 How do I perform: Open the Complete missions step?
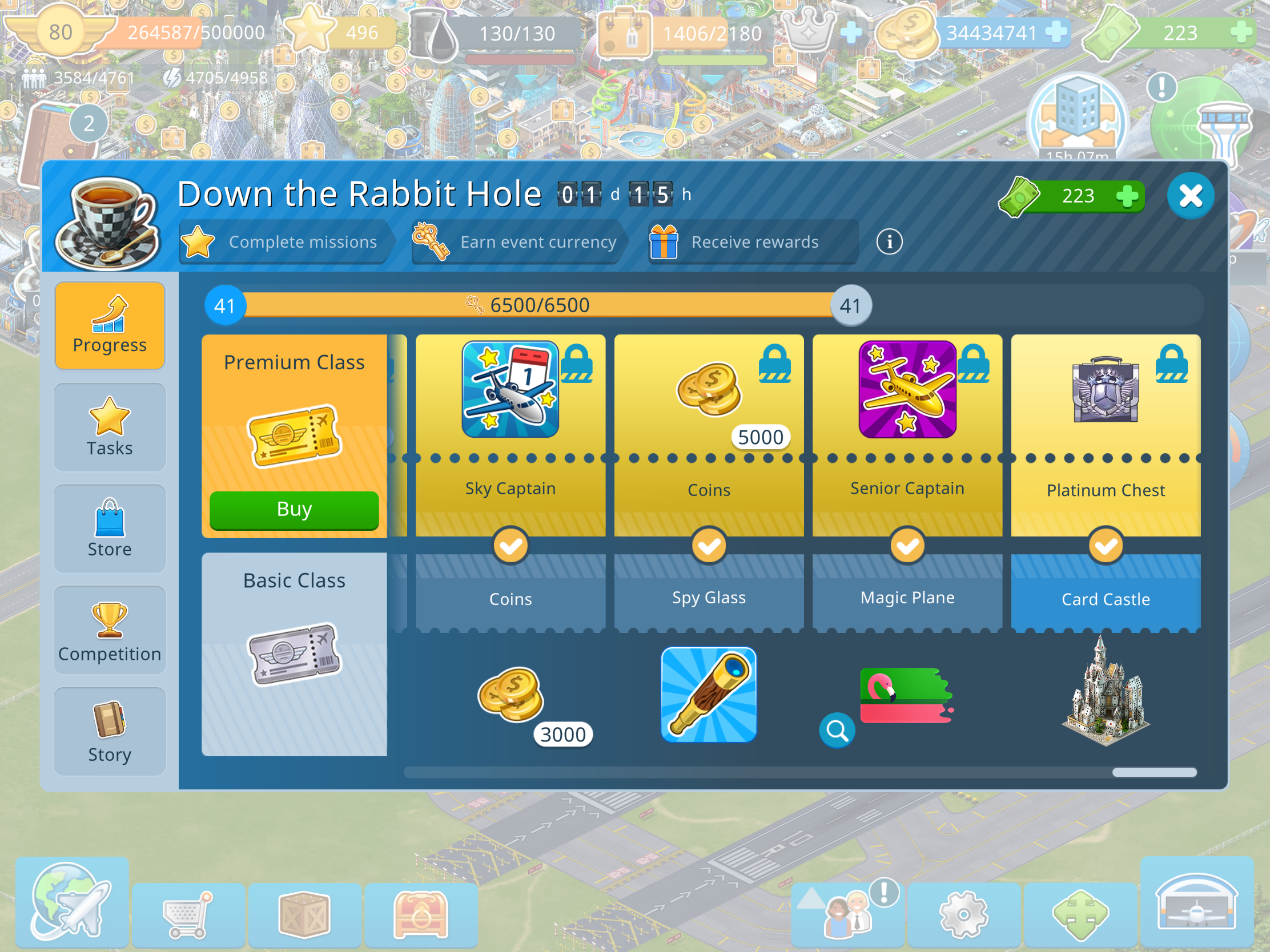(285, 242)
